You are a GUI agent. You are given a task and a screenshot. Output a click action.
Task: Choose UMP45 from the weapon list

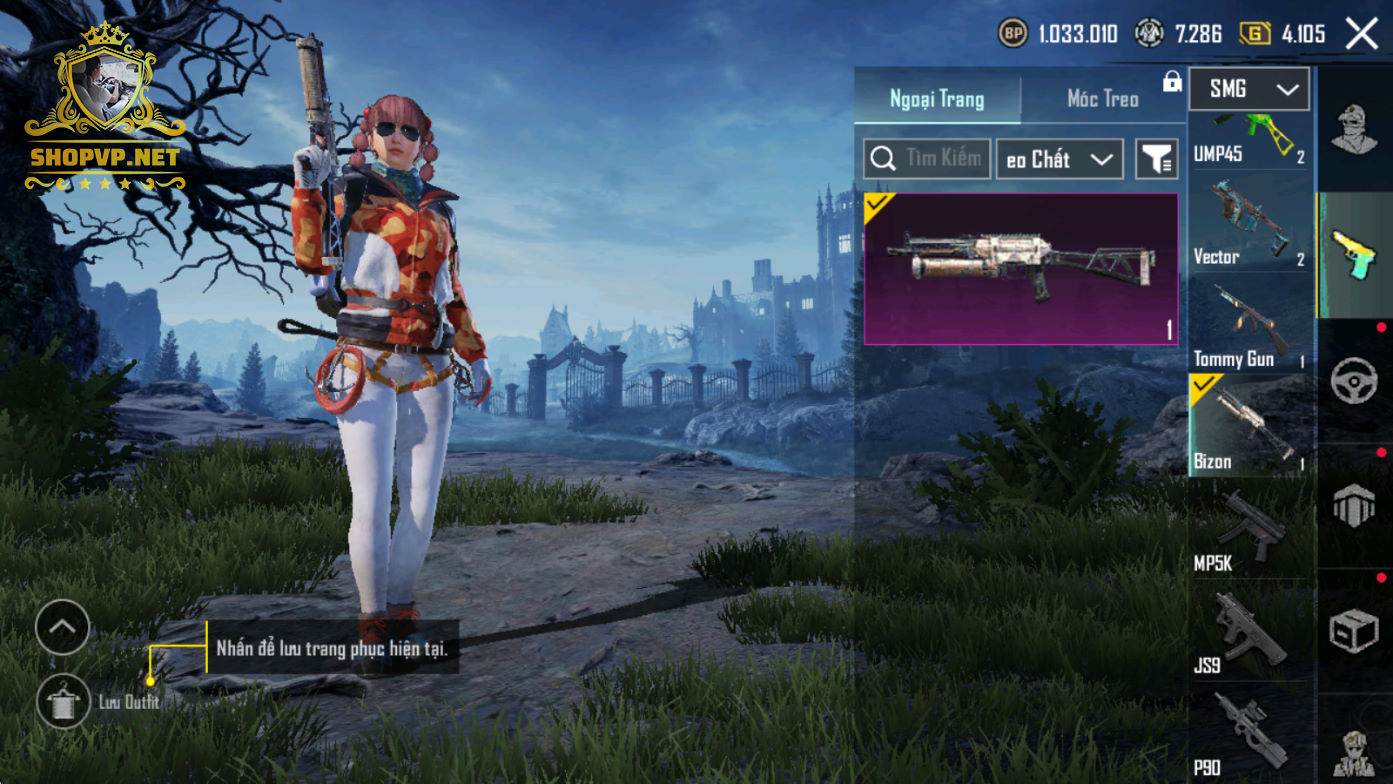click(x=1249, y=140)
